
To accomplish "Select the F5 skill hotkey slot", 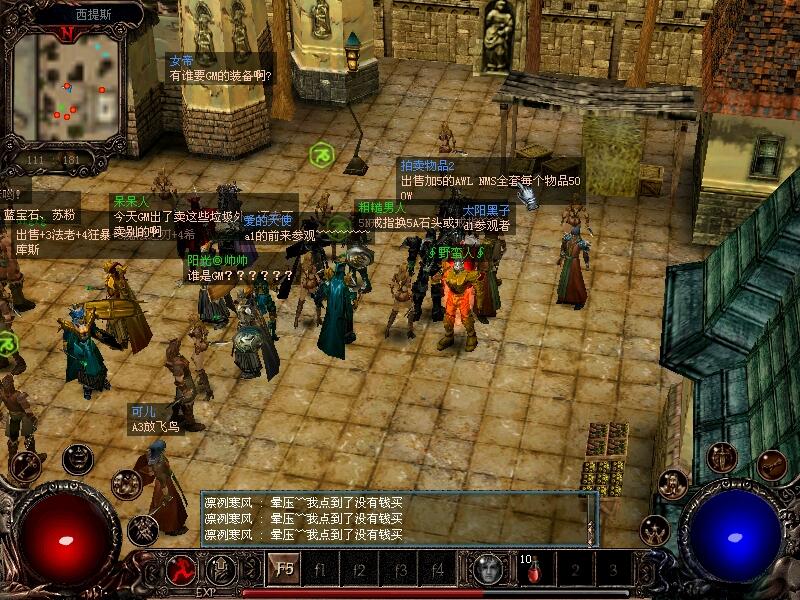I will [x=284, y=570].
